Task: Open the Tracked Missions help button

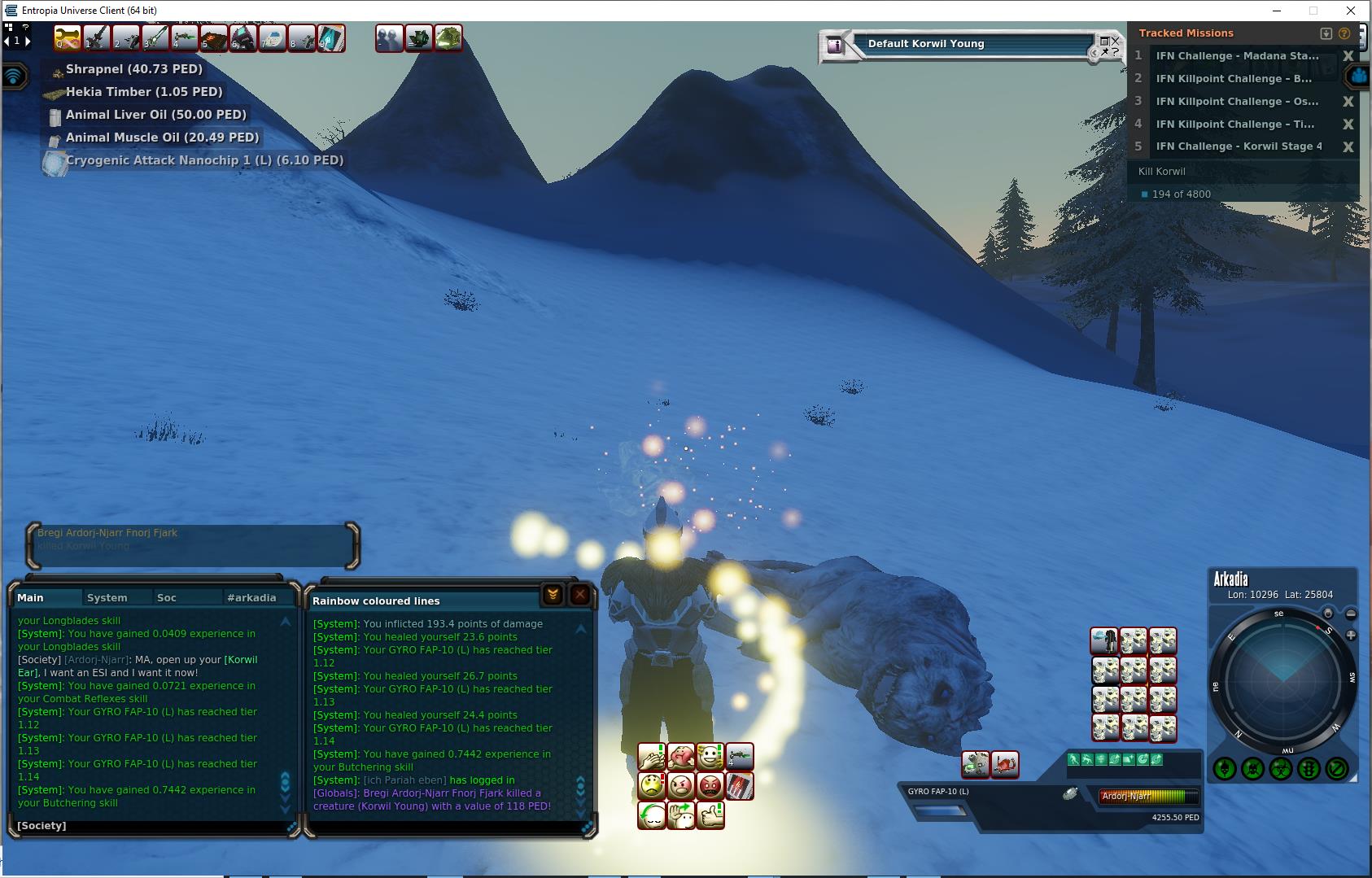Action: click(x=1344, y=33)
